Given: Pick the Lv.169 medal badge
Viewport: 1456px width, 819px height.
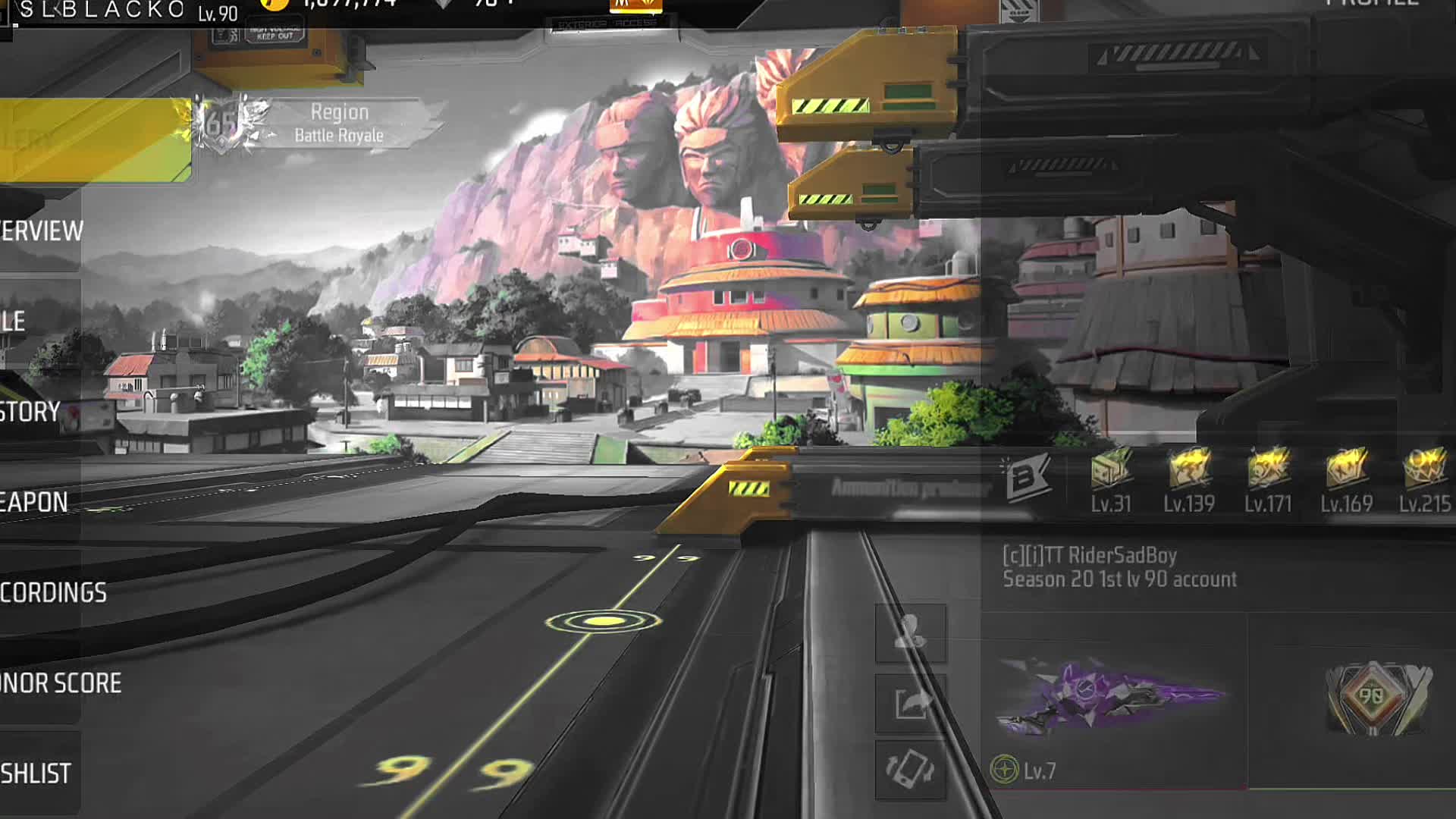Looking at the screenshot, I should pos(1347,479).
